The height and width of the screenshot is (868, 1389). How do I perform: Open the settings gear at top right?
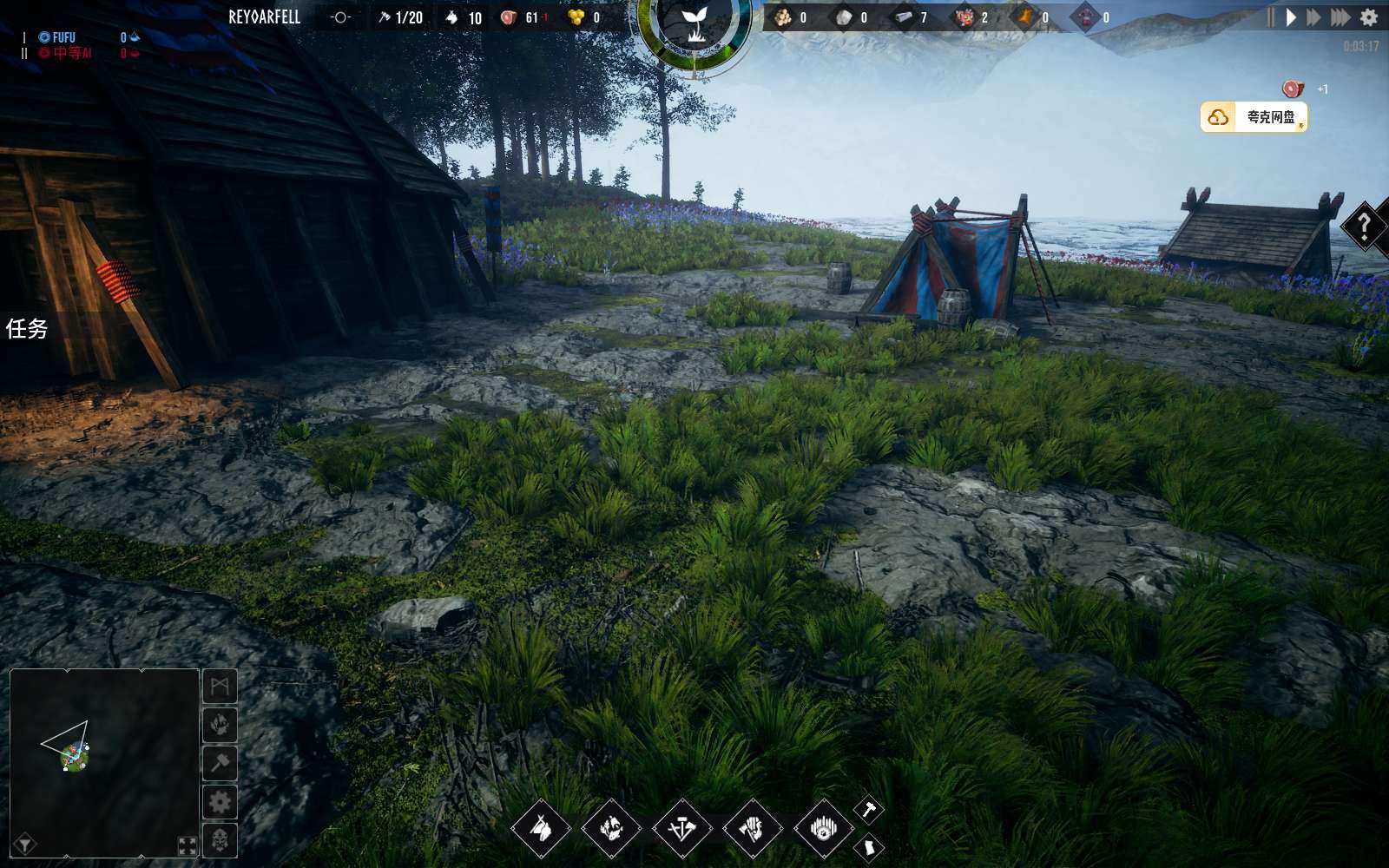coord(1369,17)
